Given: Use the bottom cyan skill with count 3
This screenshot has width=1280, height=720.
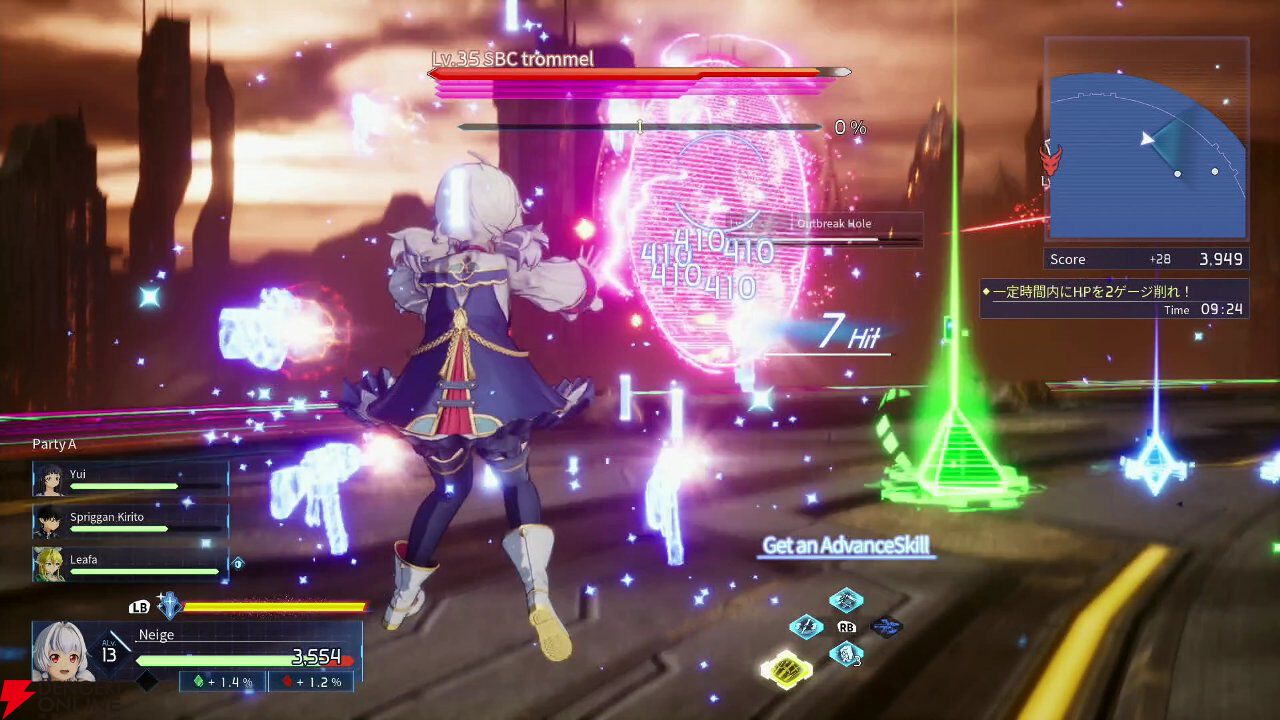Looking at the screenshot, I should coord(846,654).
